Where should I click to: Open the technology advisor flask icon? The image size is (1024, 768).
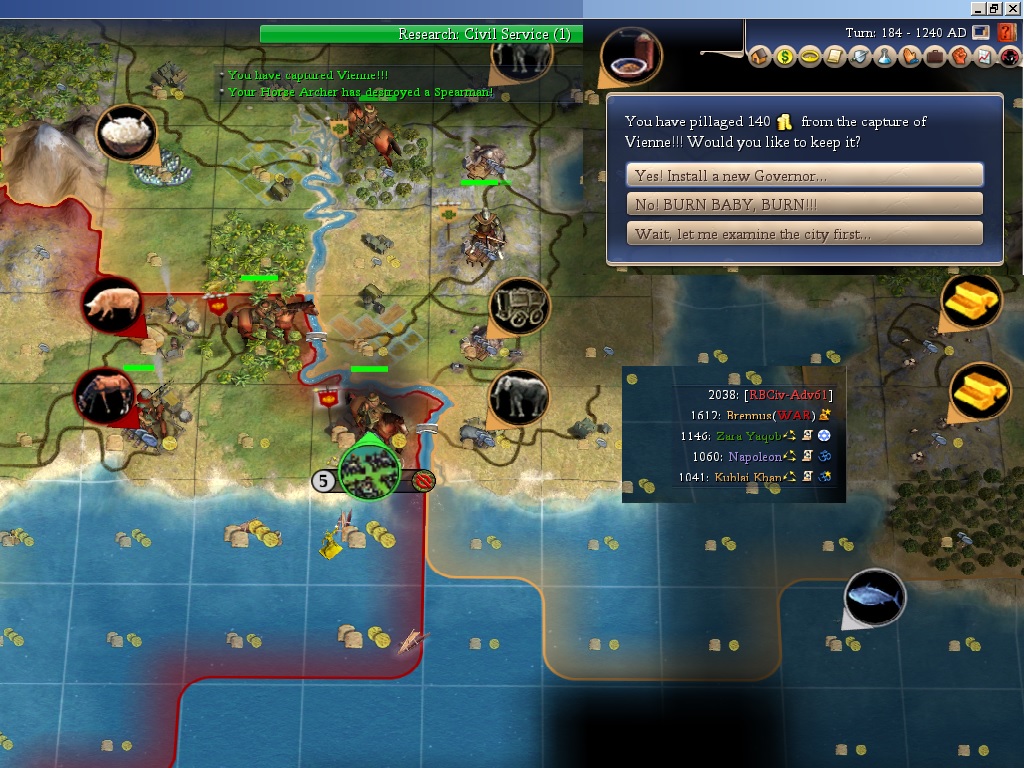click(x=884, y=57)
